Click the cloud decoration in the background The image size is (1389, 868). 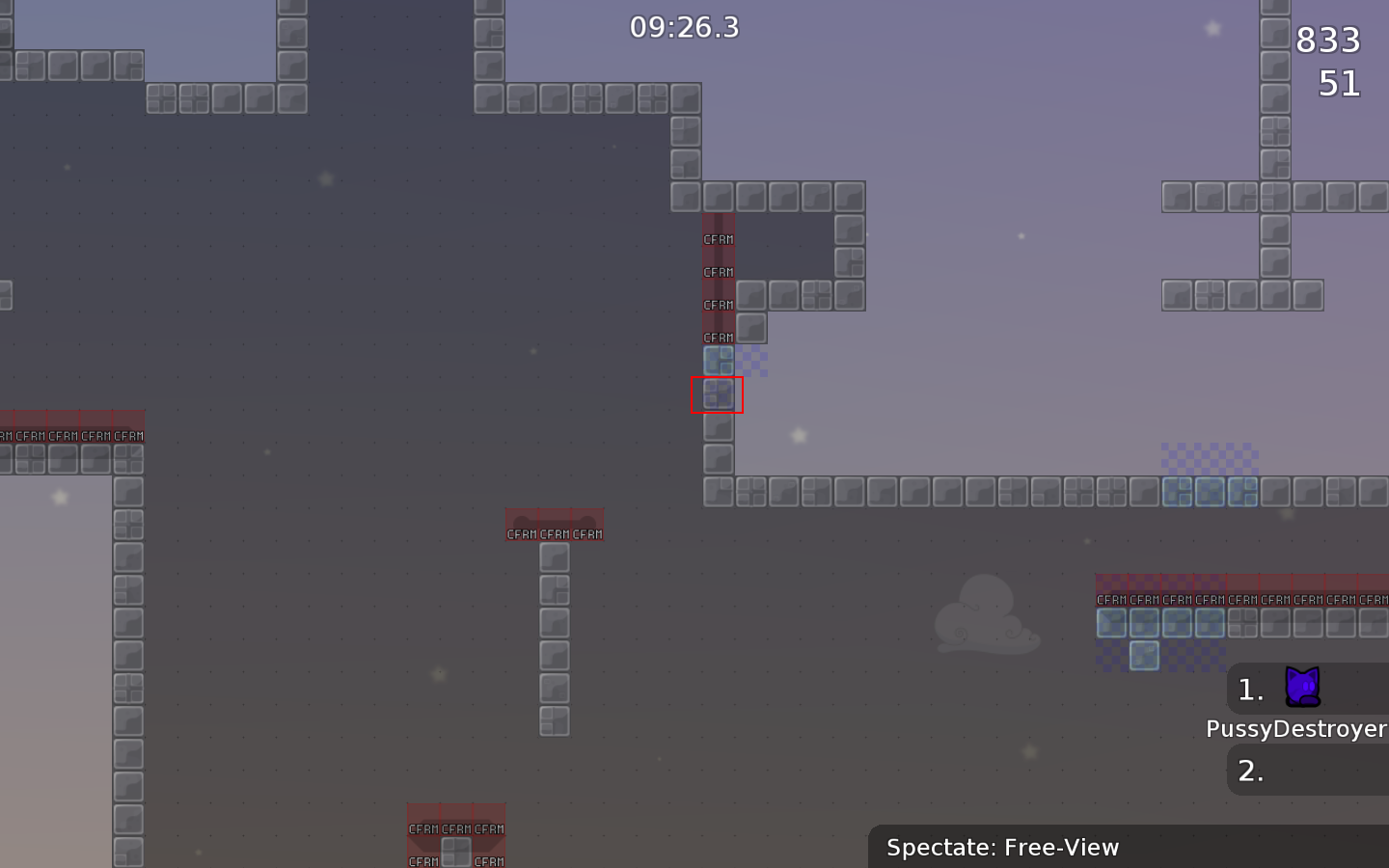988,615
